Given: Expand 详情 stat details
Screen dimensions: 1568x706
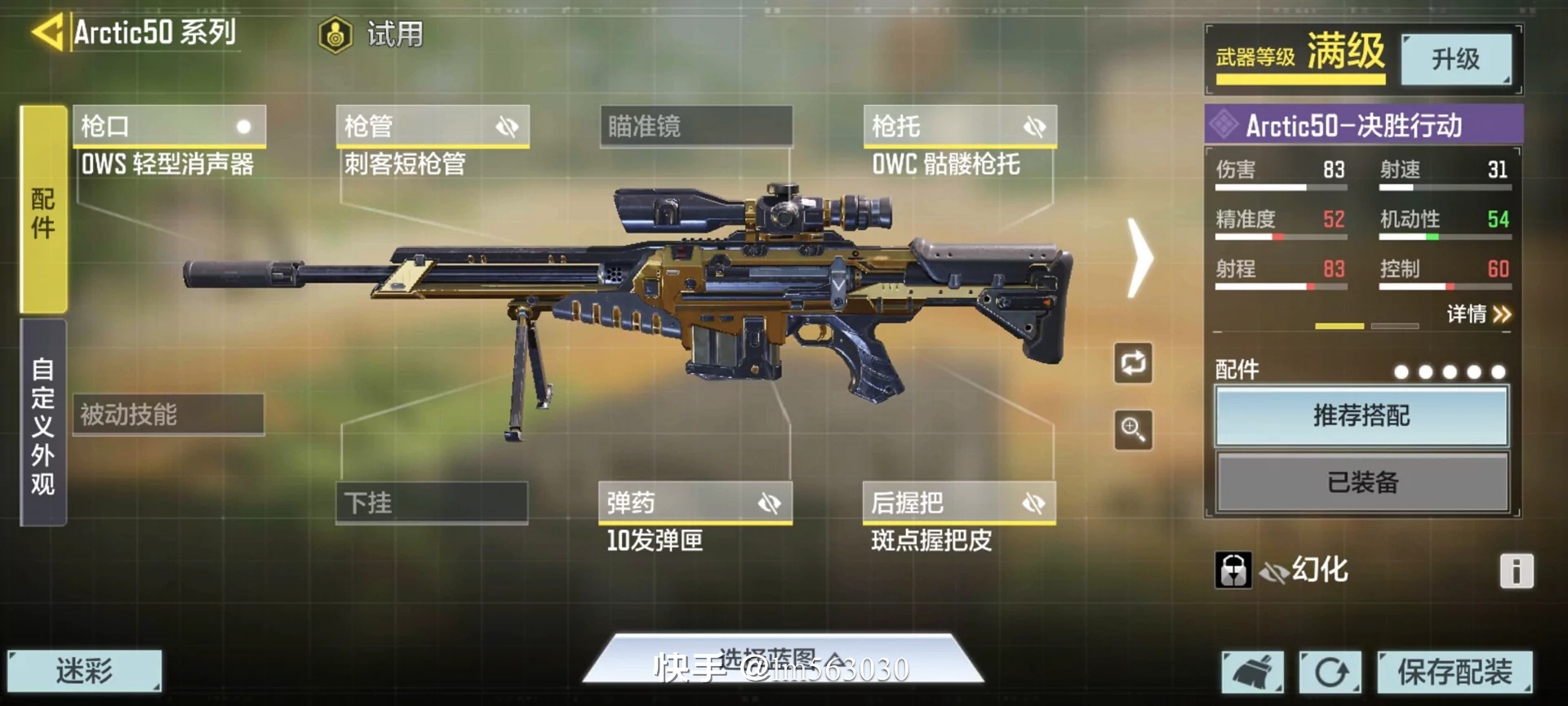Looking at the screenshot, I should click(1478, 314).
